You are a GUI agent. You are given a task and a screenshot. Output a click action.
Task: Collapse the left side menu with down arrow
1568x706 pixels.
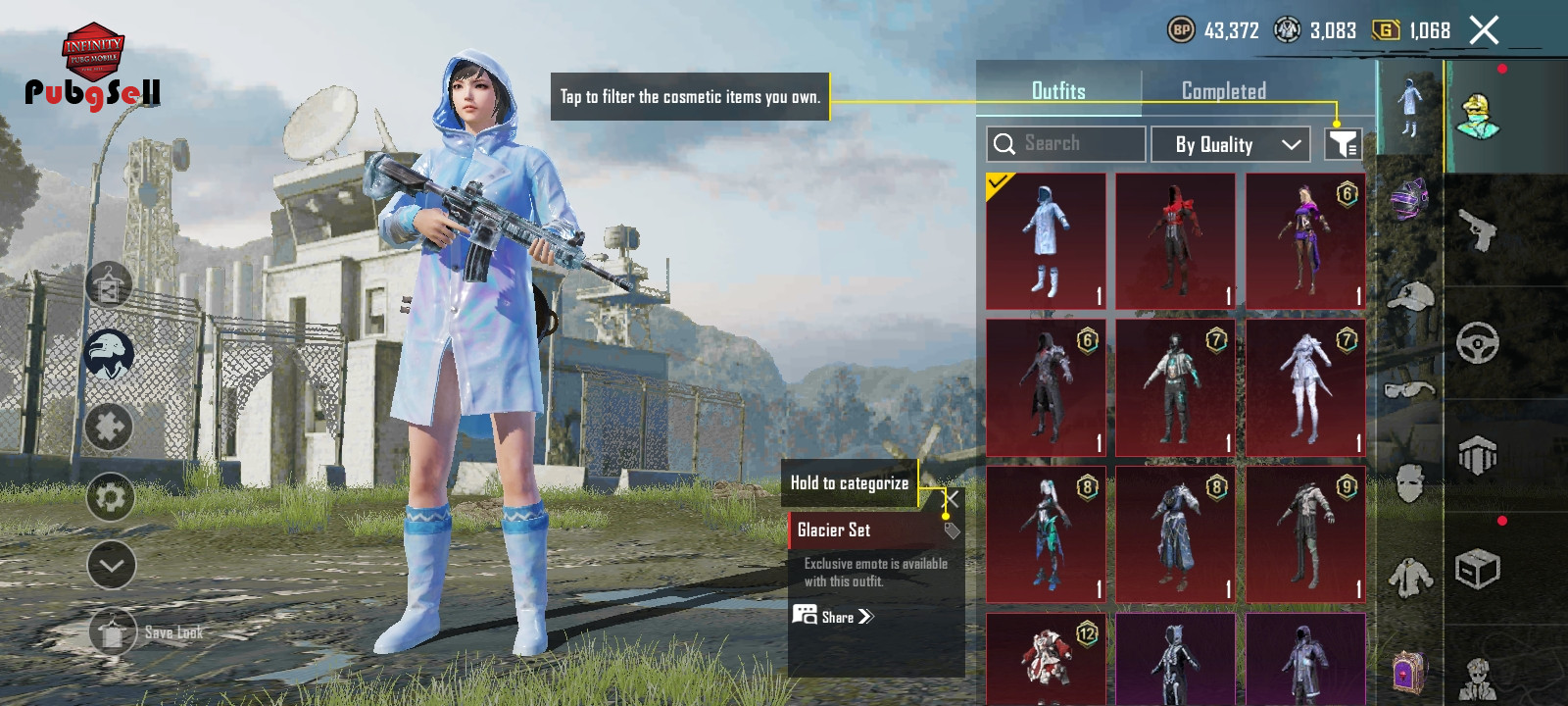[111, 565]
